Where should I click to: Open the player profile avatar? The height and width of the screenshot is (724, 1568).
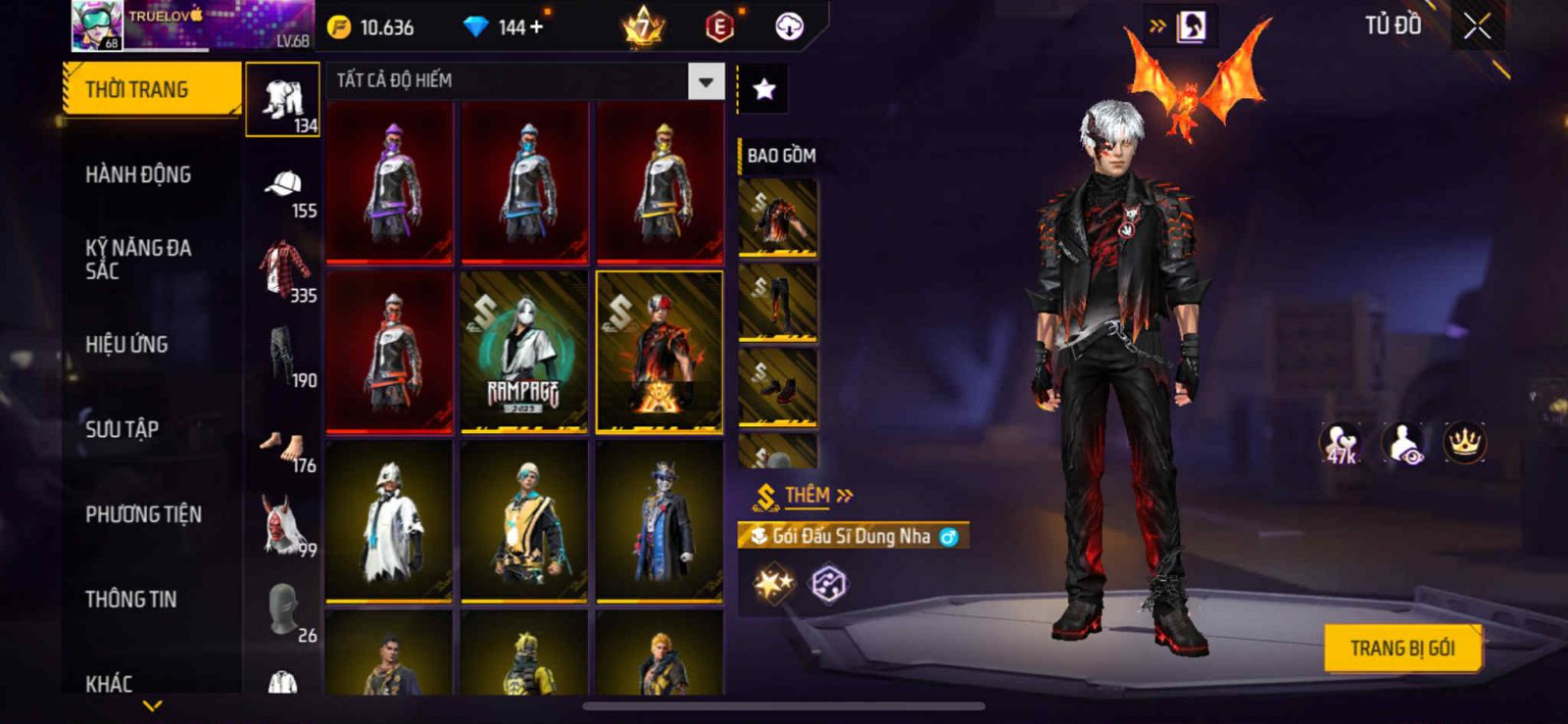(97, 24)
